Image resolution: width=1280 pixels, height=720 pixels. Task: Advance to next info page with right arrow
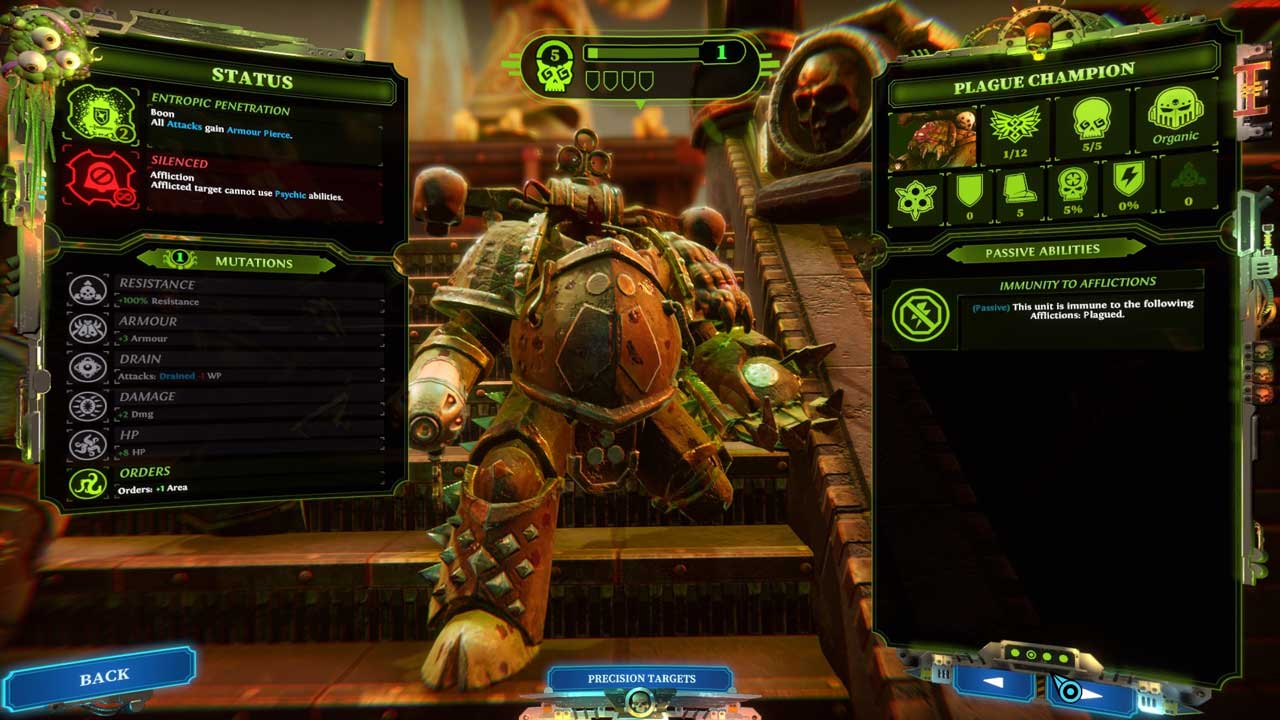[x=1090, y=689]
